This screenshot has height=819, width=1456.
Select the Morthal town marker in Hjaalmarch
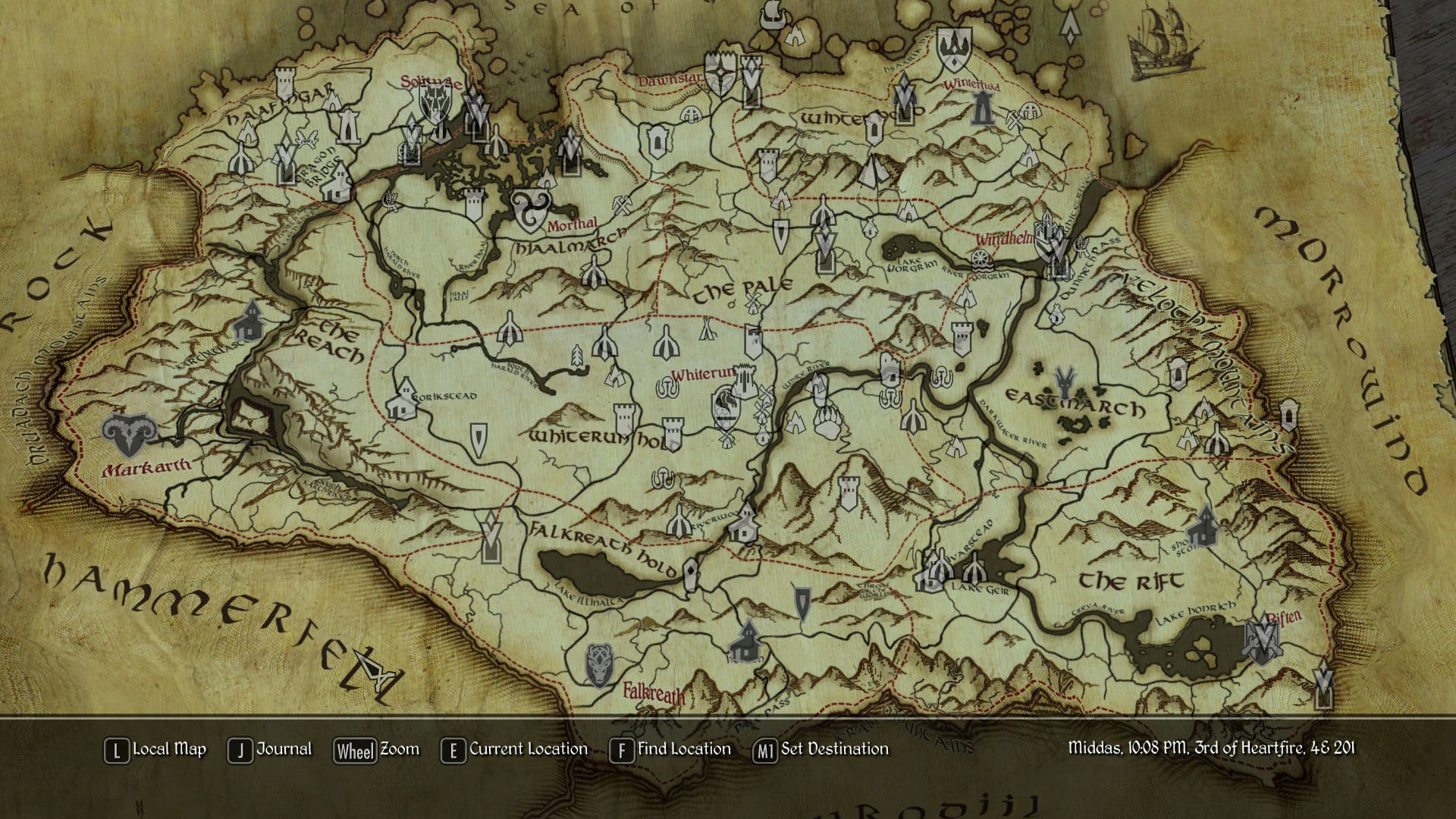[529, 211]
